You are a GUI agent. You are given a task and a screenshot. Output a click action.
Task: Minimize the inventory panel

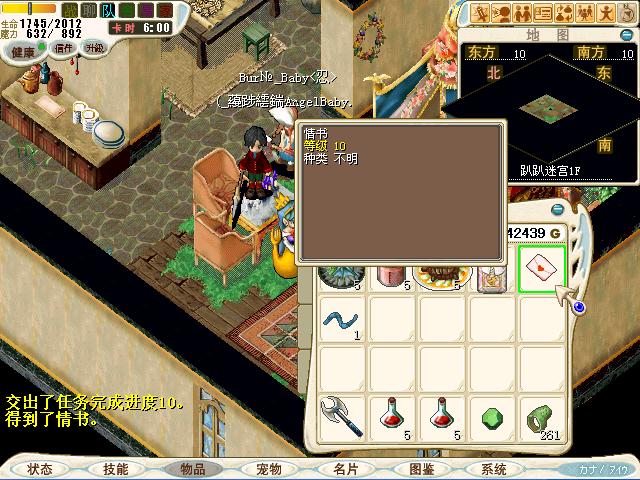(558, 208)
